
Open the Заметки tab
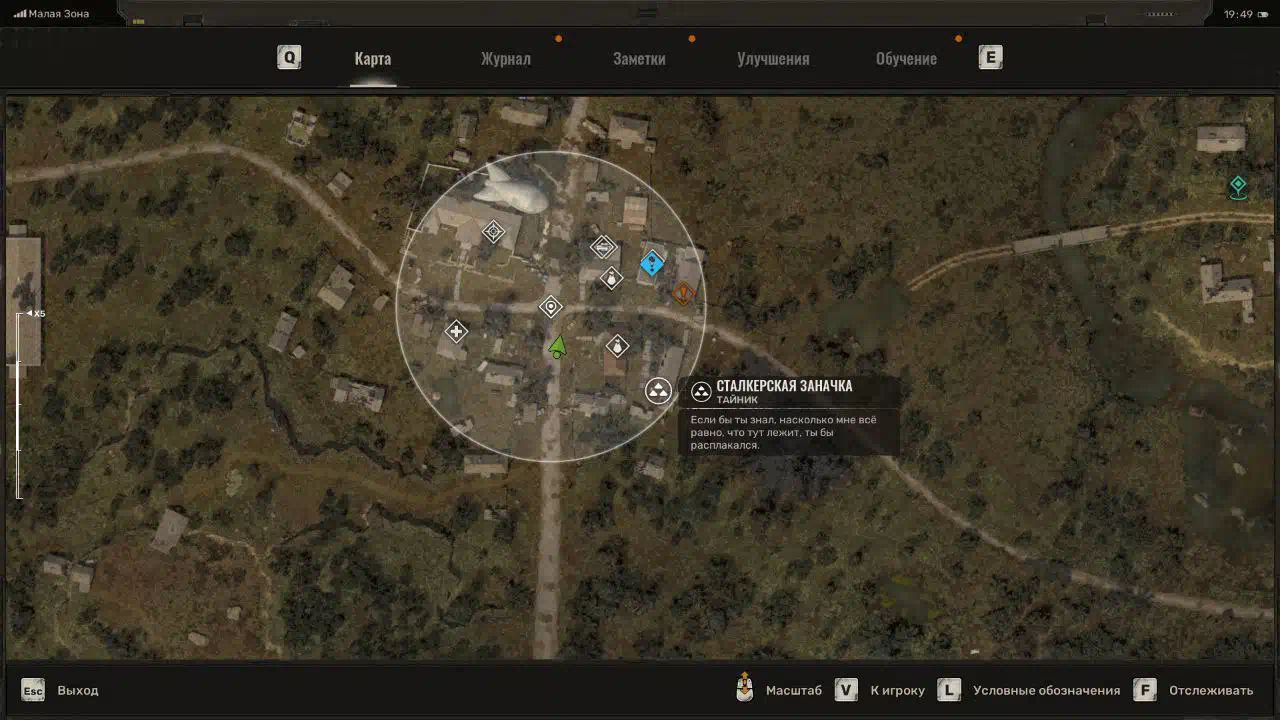(639, 58)
